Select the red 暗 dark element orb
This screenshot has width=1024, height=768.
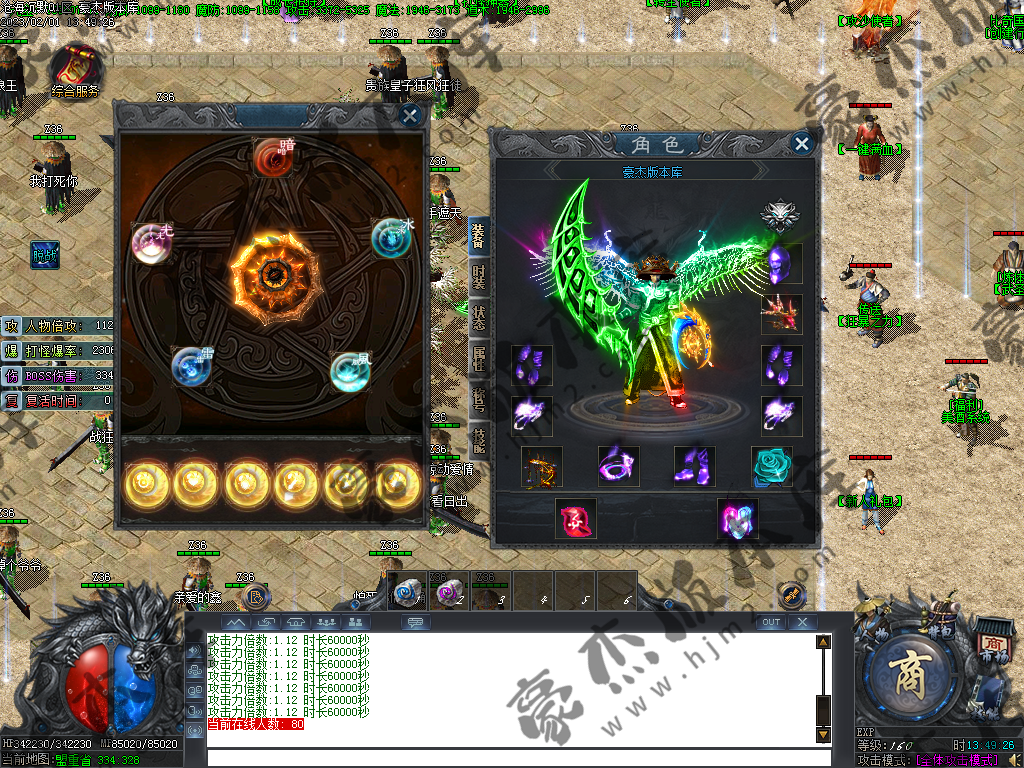point(272,156)
